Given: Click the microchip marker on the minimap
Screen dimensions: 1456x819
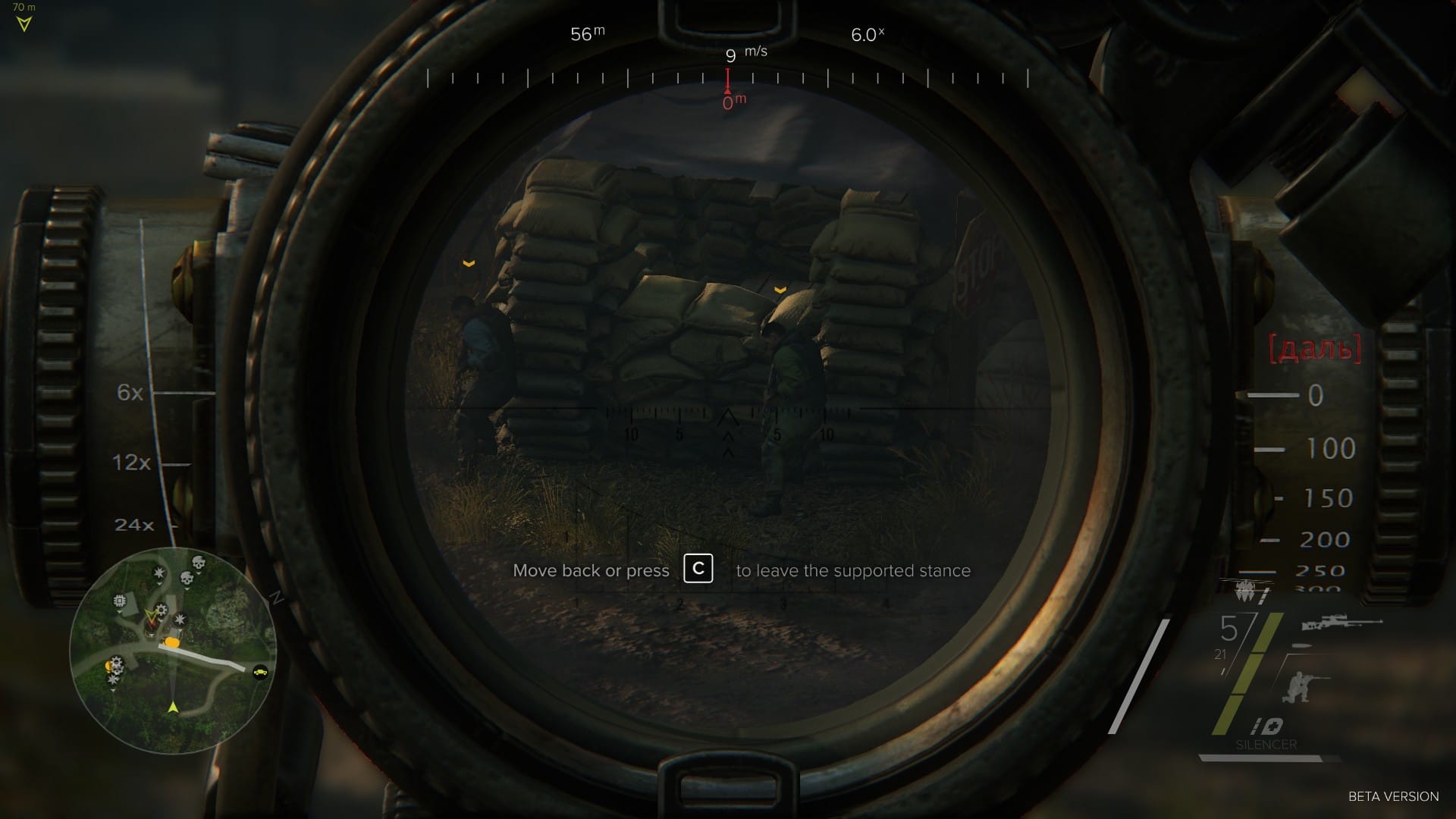Looking at the screenshot, I should pyautogui.click(x=119, y=601).
